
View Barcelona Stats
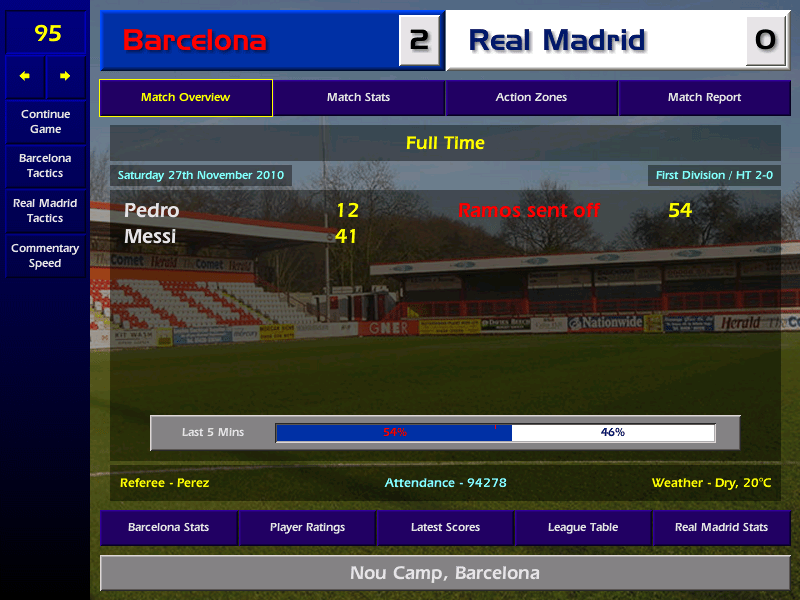(168, 527)
